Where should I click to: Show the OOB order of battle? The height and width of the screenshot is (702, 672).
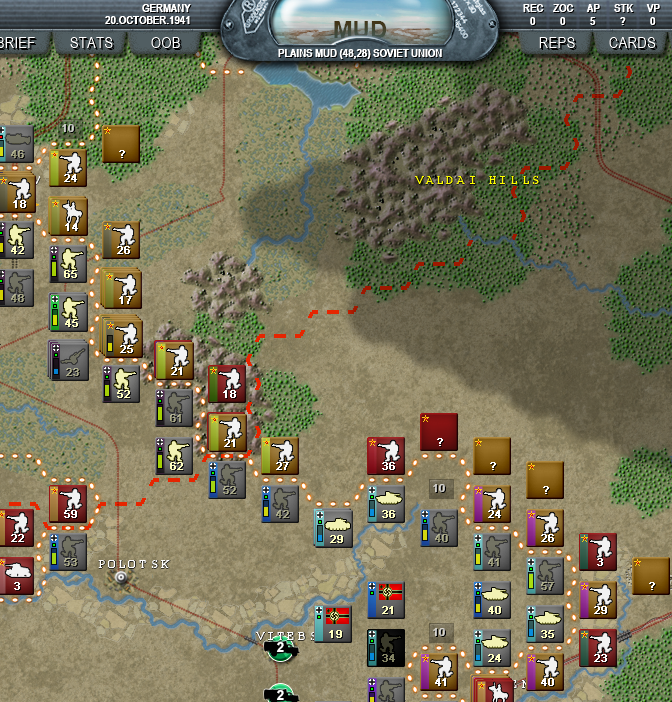(165, 43)
